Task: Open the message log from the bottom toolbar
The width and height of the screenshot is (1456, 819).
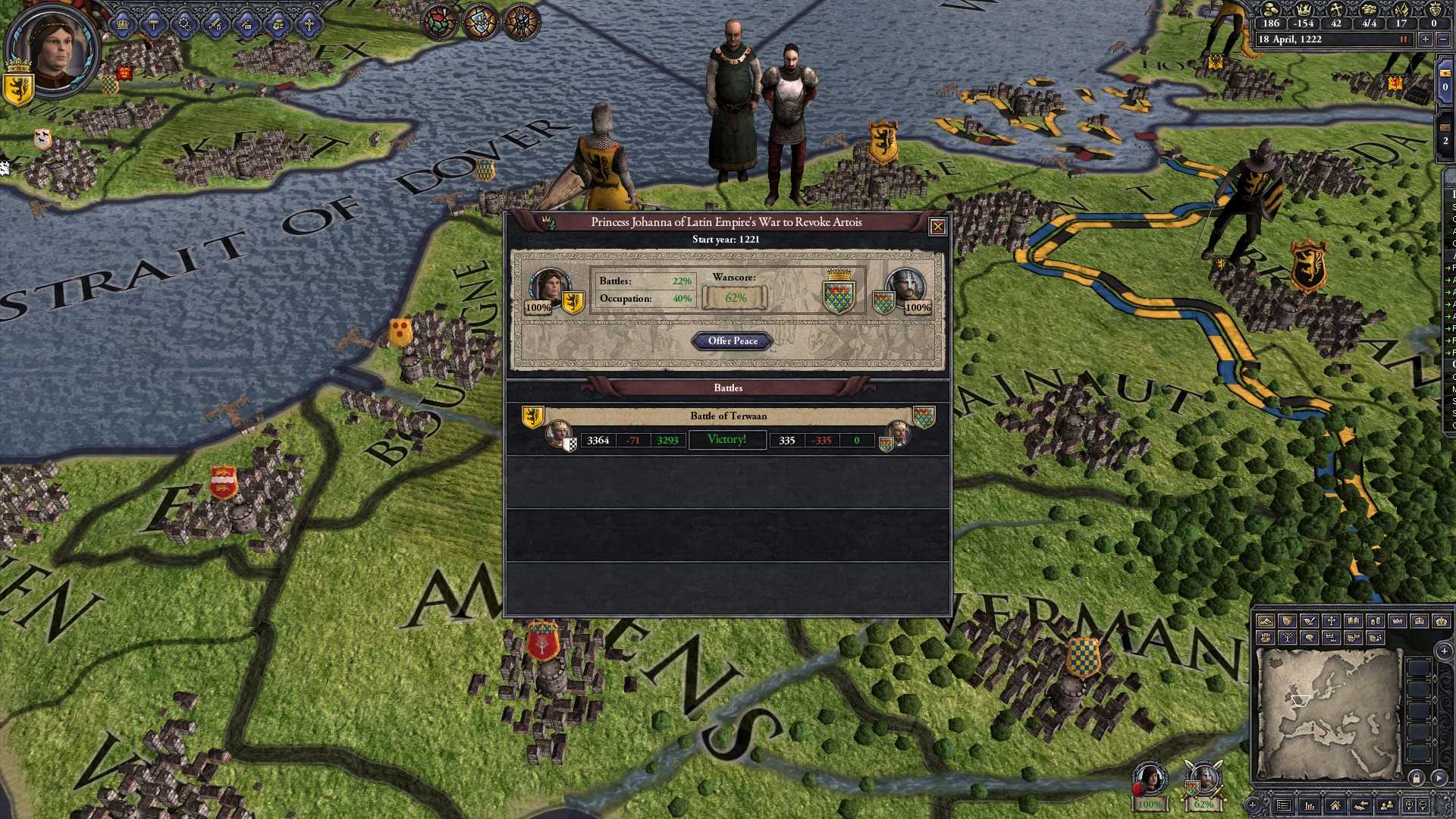Action: click(1284, 804)
